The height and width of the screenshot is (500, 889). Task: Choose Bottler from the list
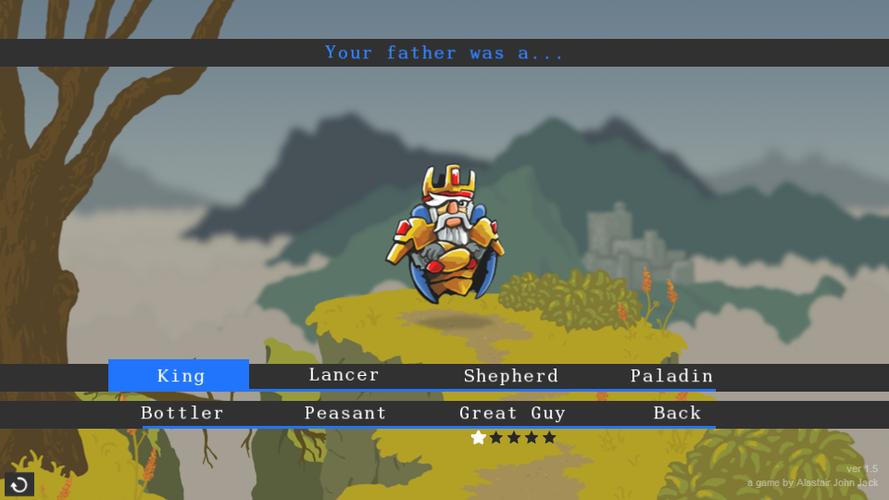tap(182, 413)
